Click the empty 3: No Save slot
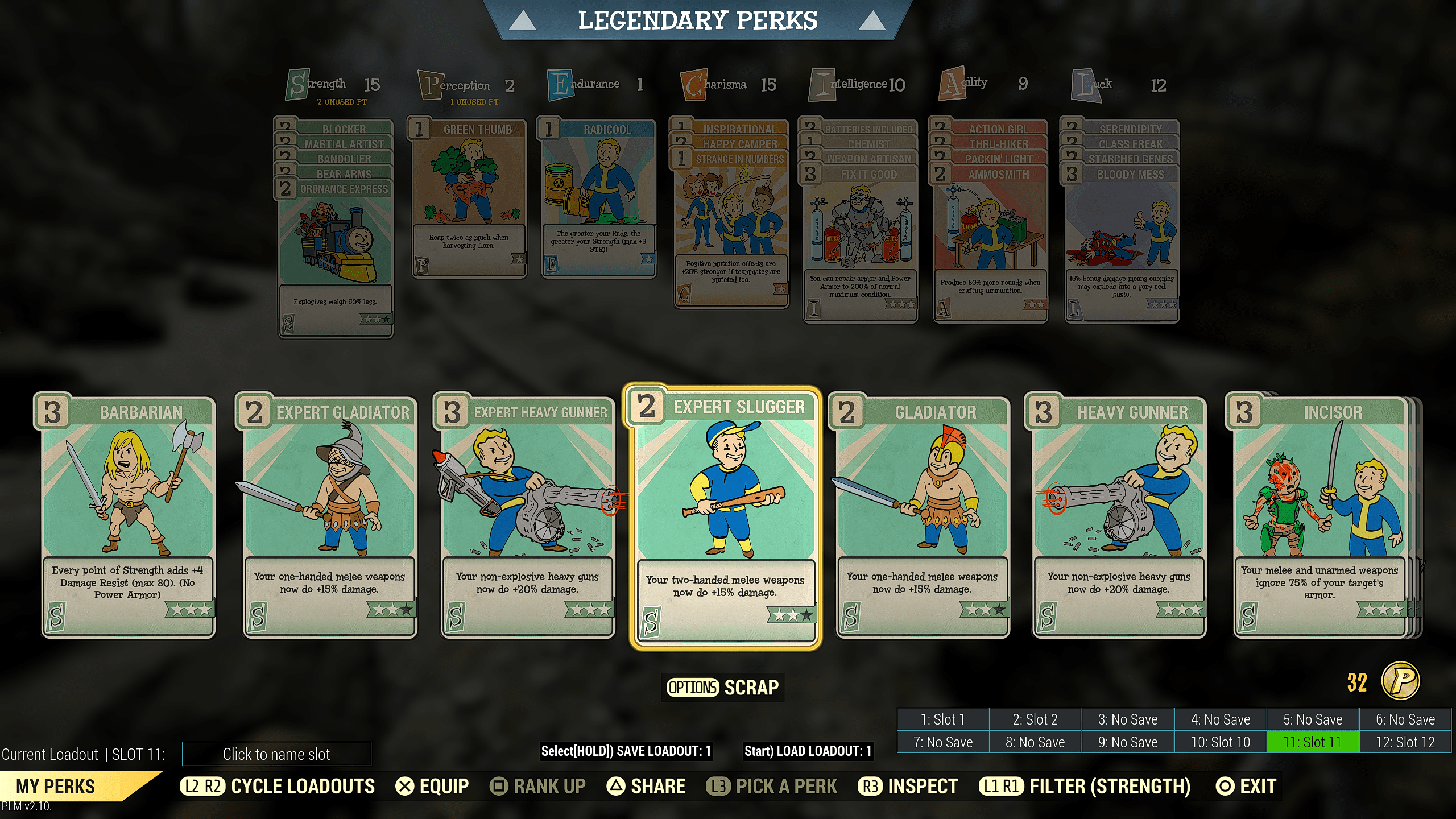 coord(1128,719)
